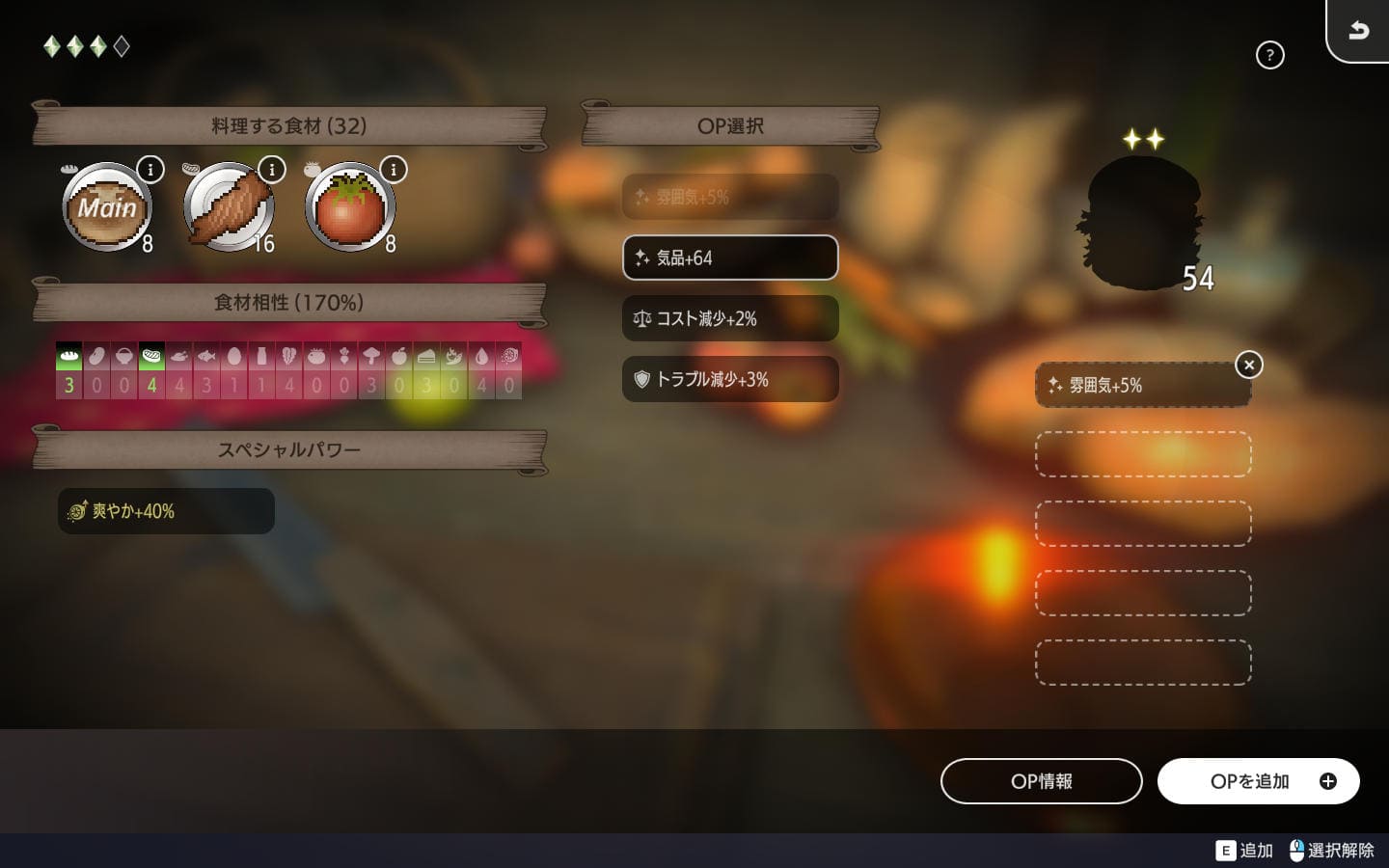Go back with the return arrow
The width and height of the screenshot is (1389, 868).
pyautogui.click(x=1358, y=31)
